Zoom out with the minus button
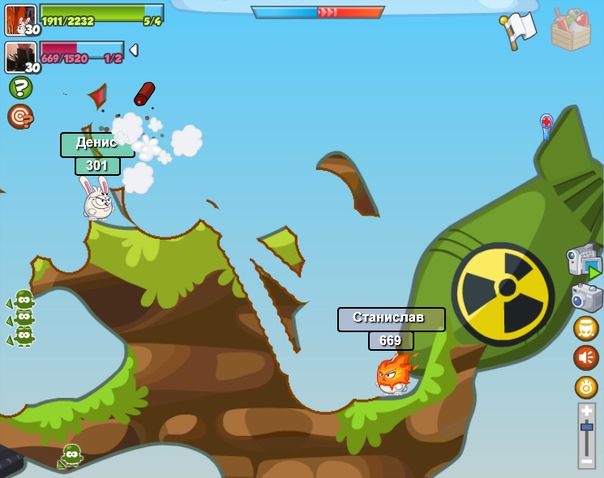The image size is (604, 478). (587, 459)
